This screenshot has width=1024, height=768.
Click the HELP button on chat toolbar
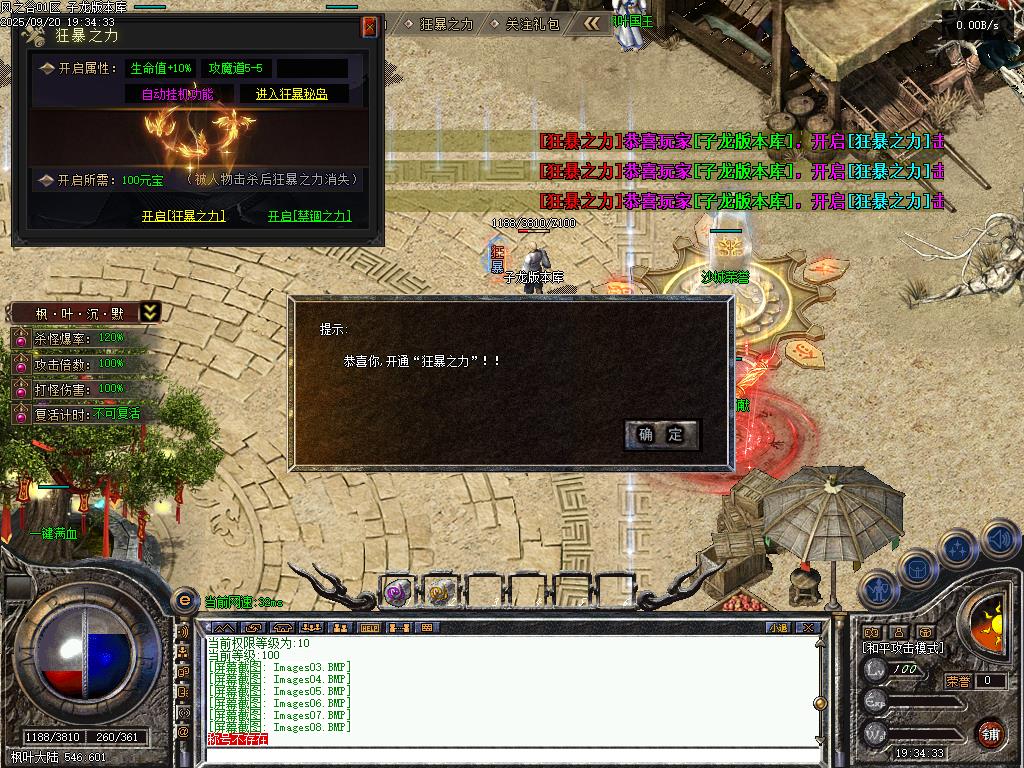coord(370,628)
